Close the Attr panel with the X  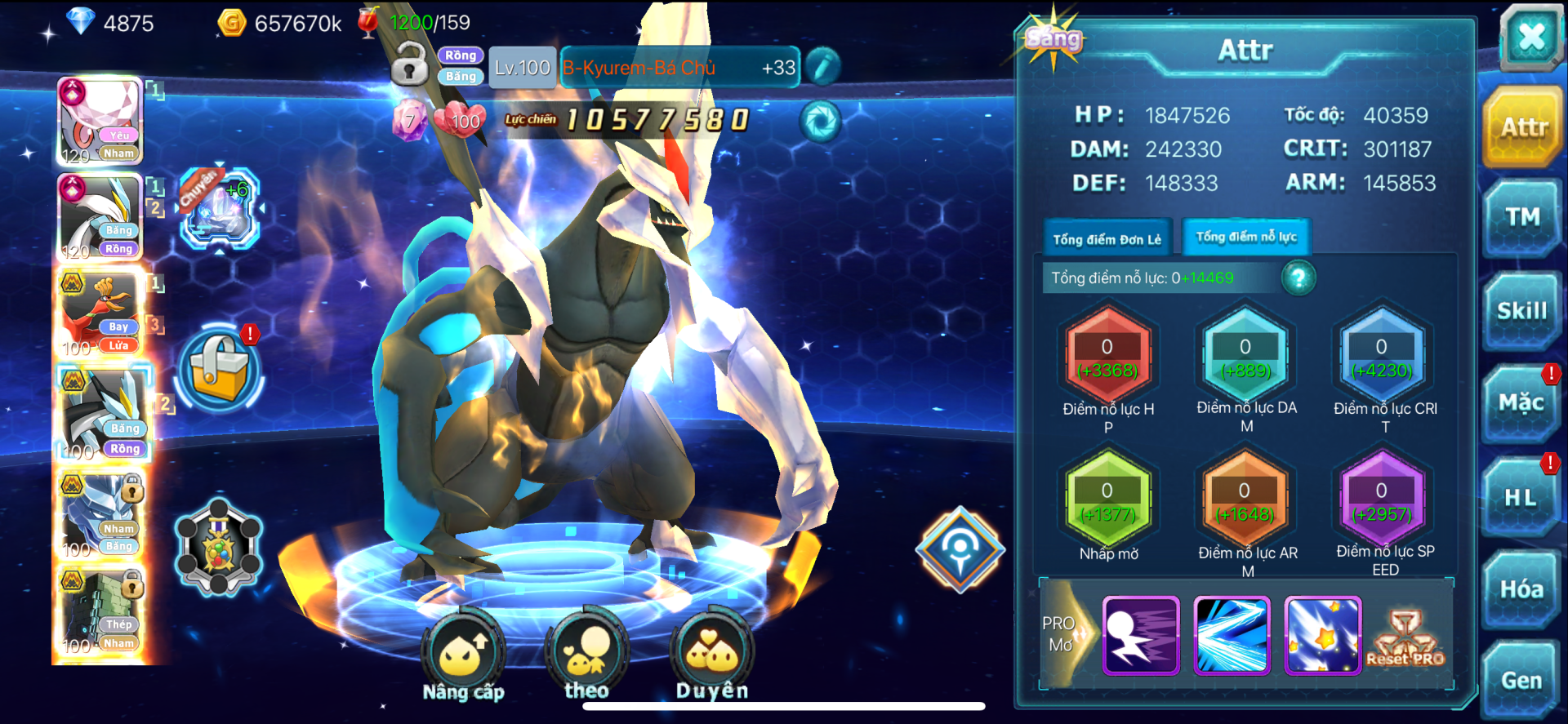1530,37
